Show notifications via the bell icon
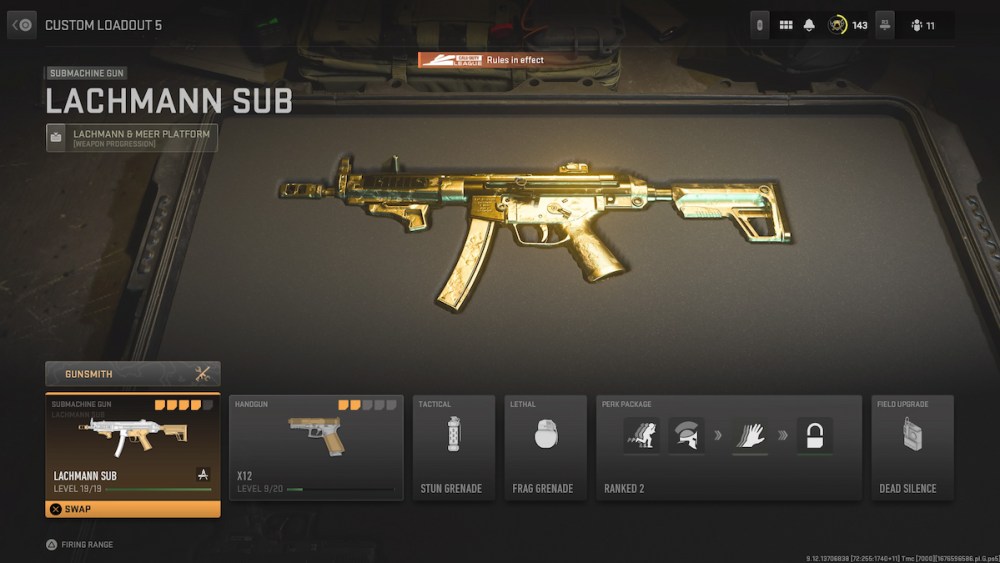 809,25
